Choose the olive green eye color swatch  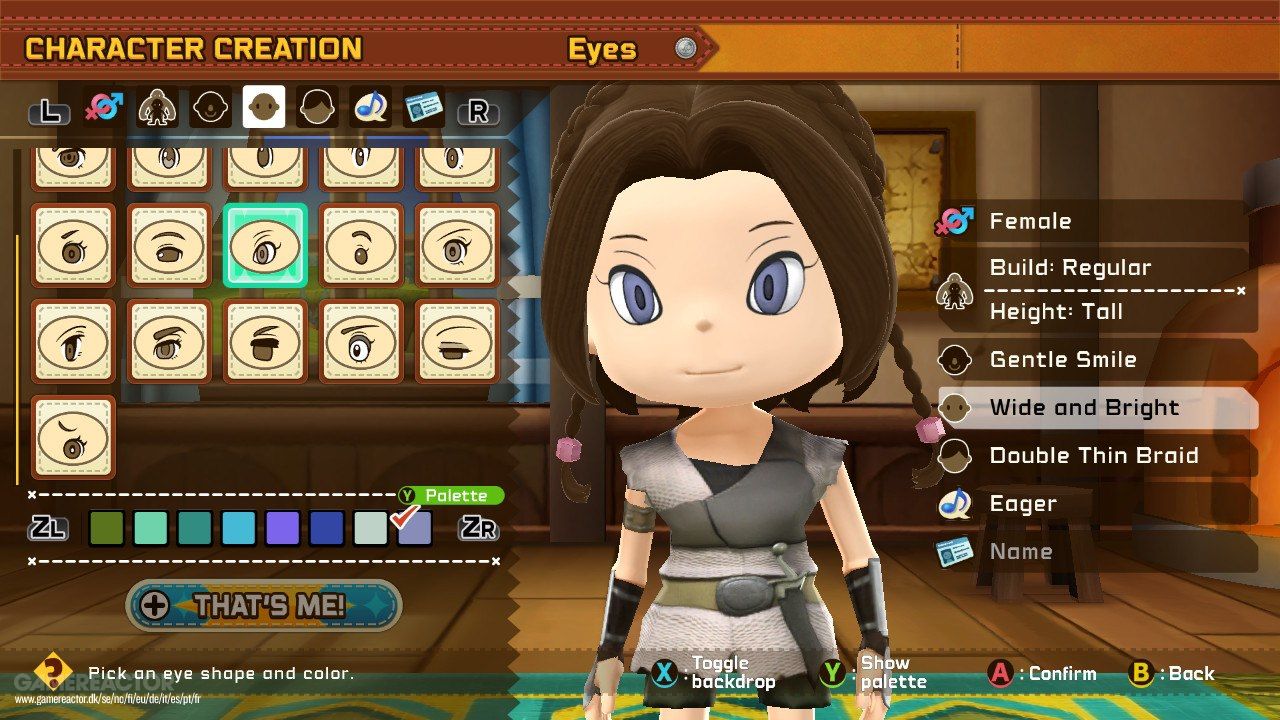click(x=106, y=528)
